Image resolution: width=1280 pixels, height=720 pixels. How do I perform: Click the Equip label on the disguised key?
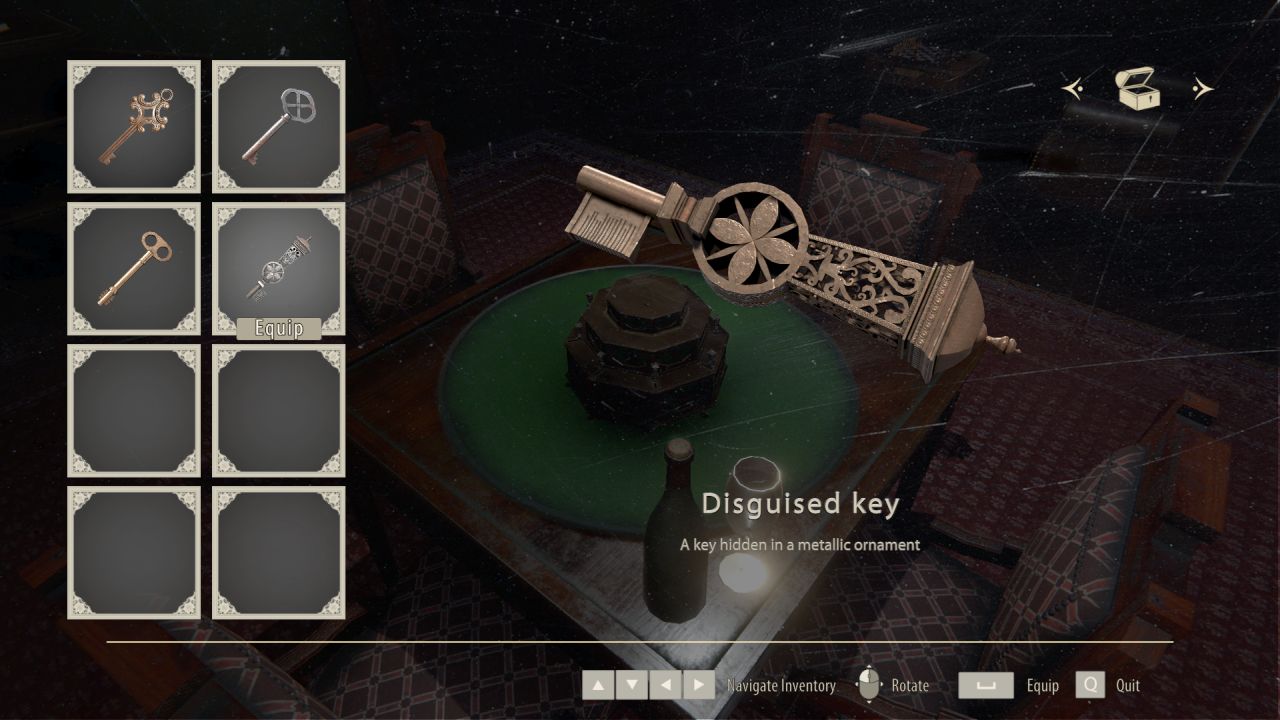[x=279, y=329]
